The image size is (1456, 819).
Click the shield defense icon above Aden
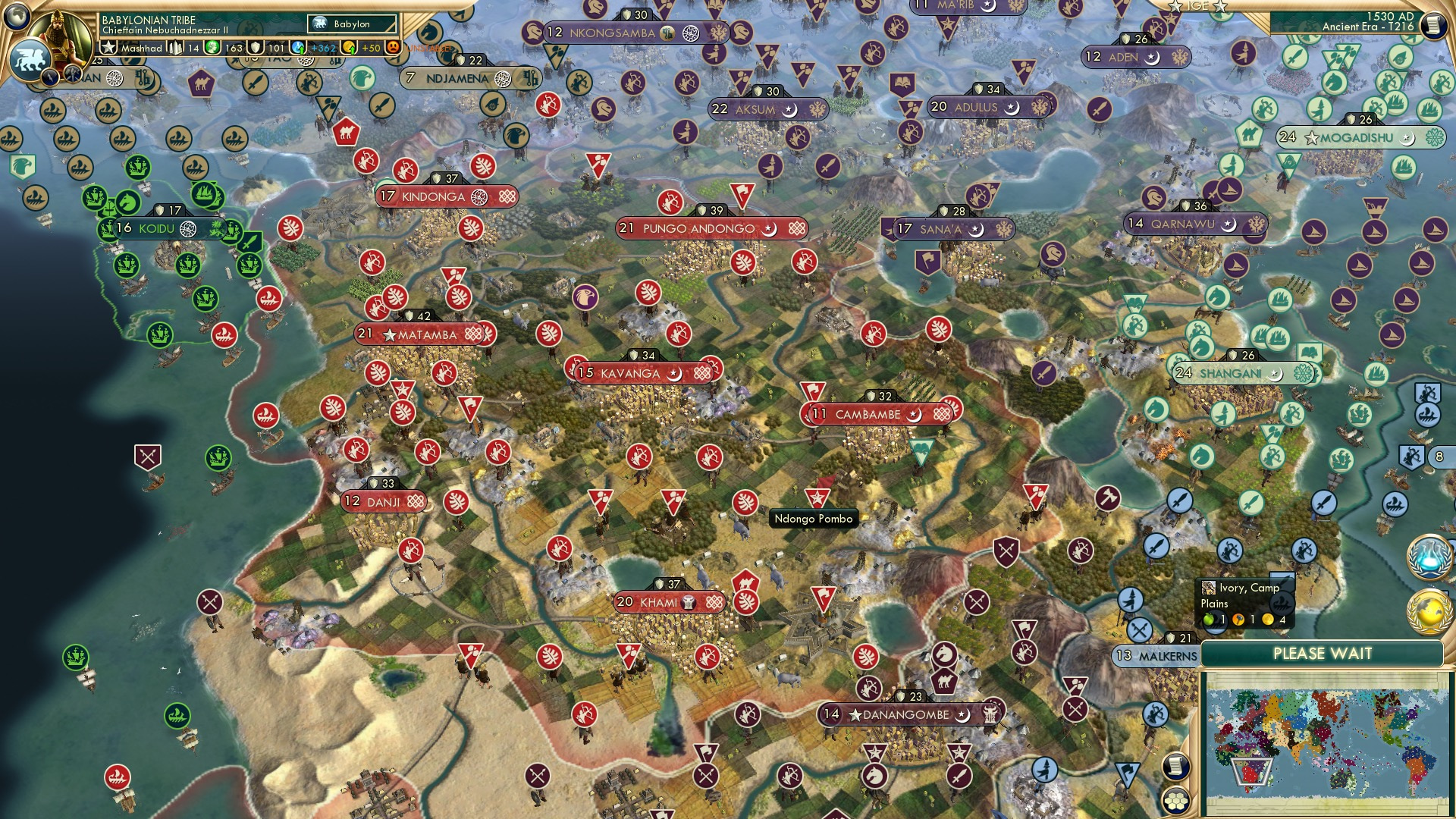1125,39
